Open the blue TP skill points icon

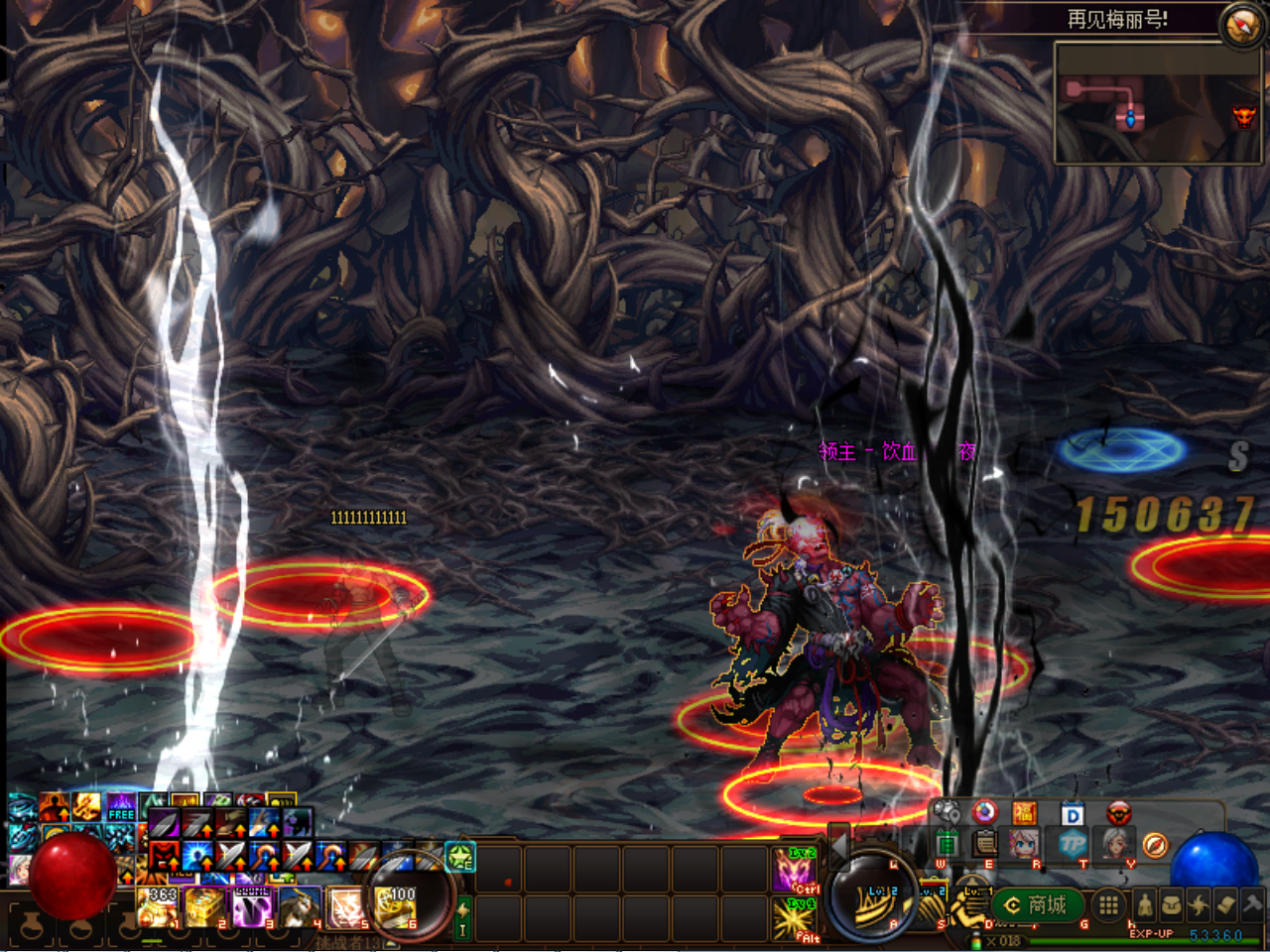pyautogui.click(x=1071, y=843)
